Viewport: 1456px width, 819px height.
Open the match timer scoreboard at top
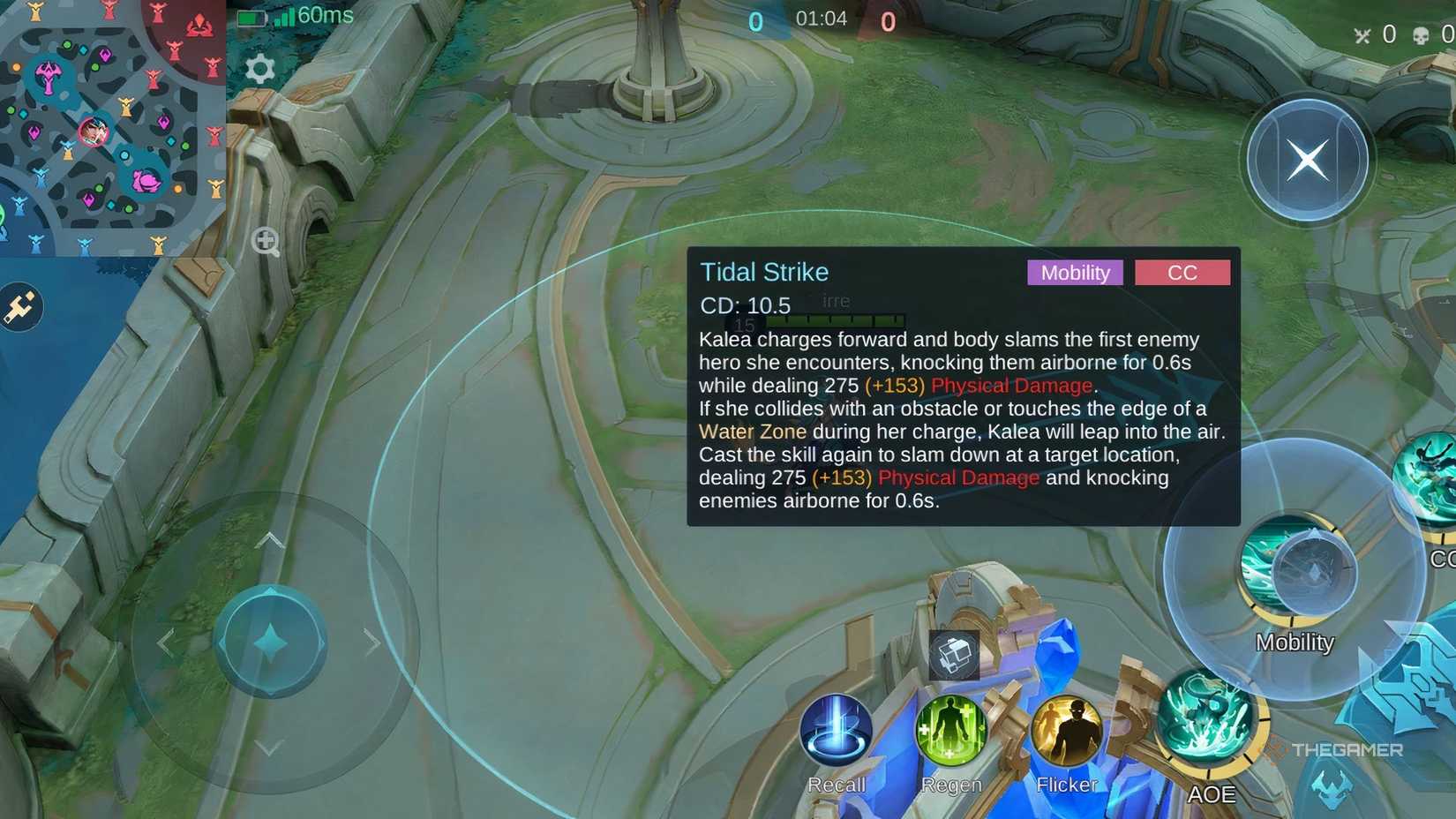(x=821, y=18)
